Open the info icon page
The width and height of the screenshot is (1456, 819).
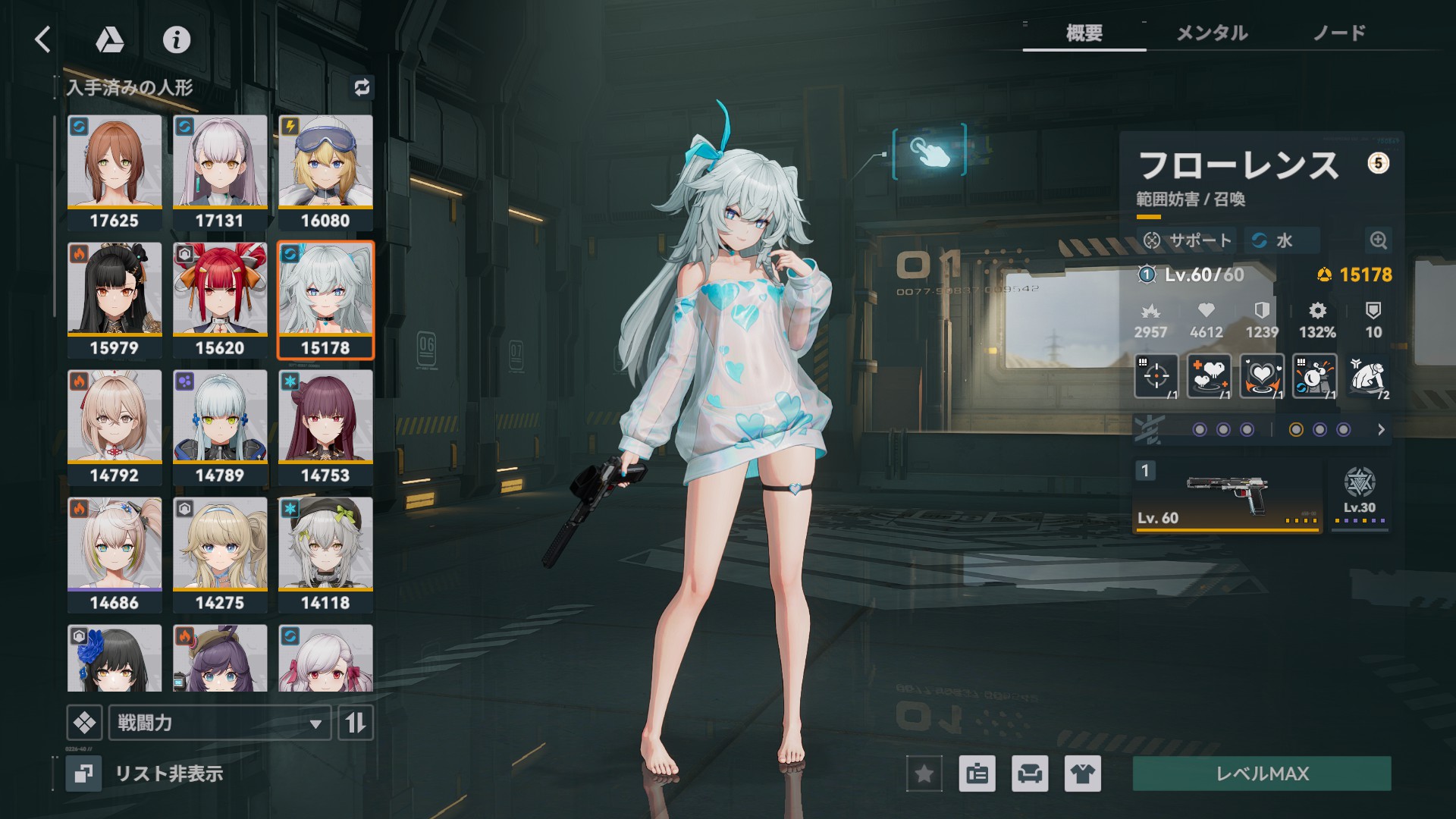click(x=177, y=39)
